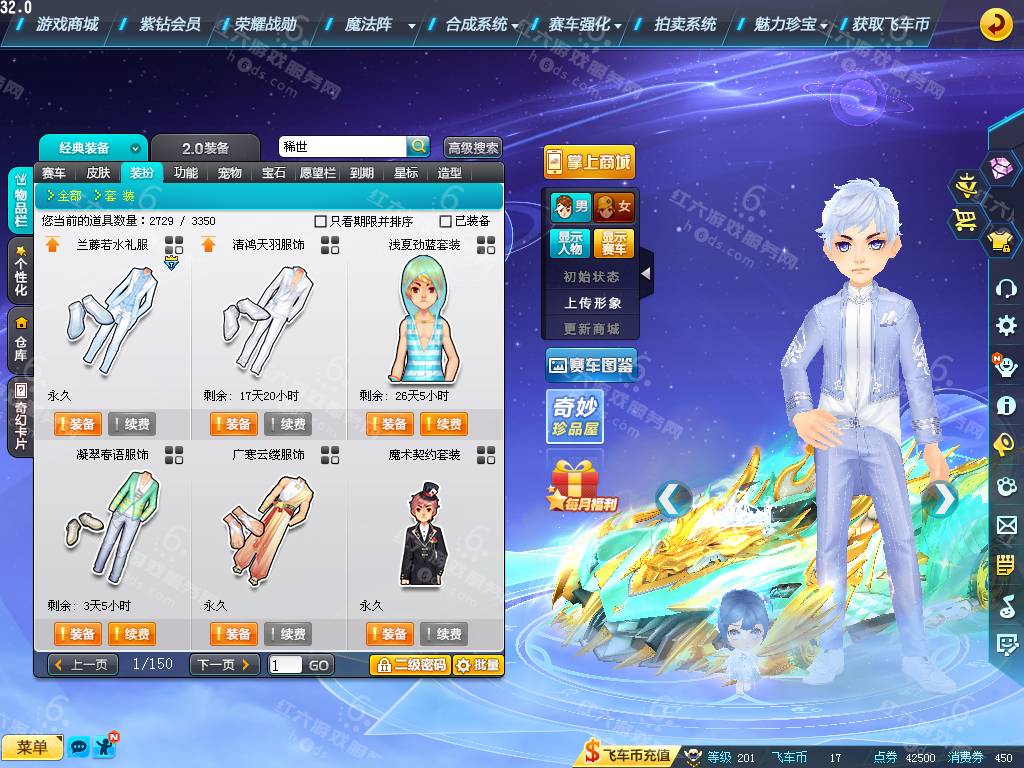Open the 游戏商城 game shop menu

67,24
